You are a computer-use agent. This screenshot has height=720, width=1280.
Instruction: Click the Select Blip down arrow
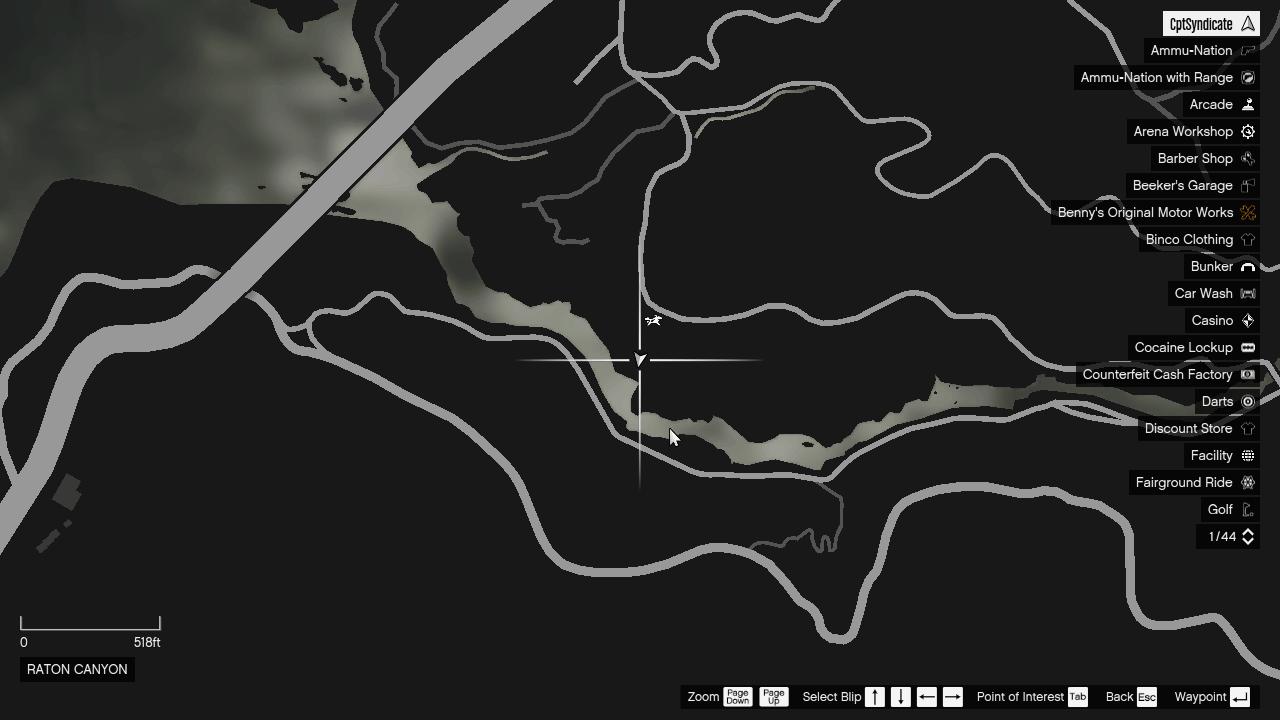(x=900, y=697)
